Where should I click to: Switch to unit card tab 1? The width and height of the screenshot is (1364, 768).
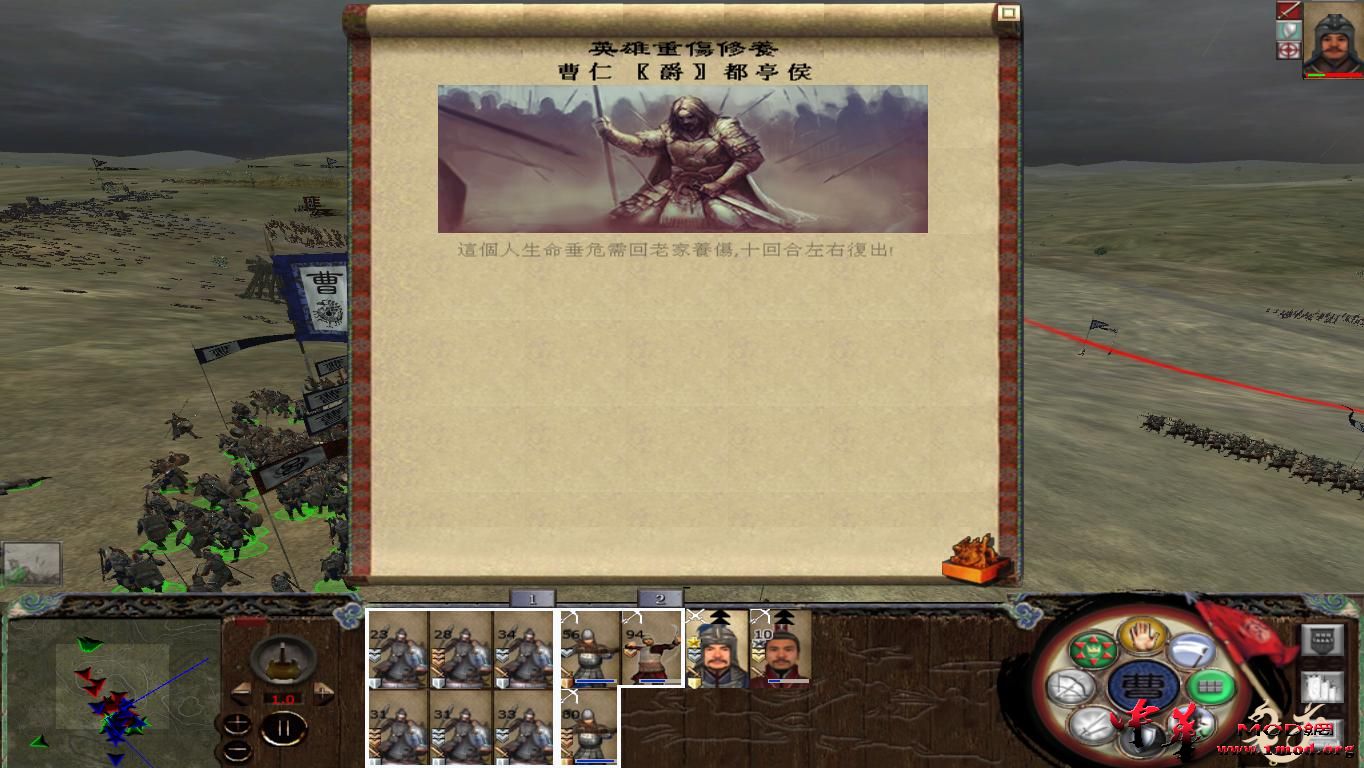[531, 597]
